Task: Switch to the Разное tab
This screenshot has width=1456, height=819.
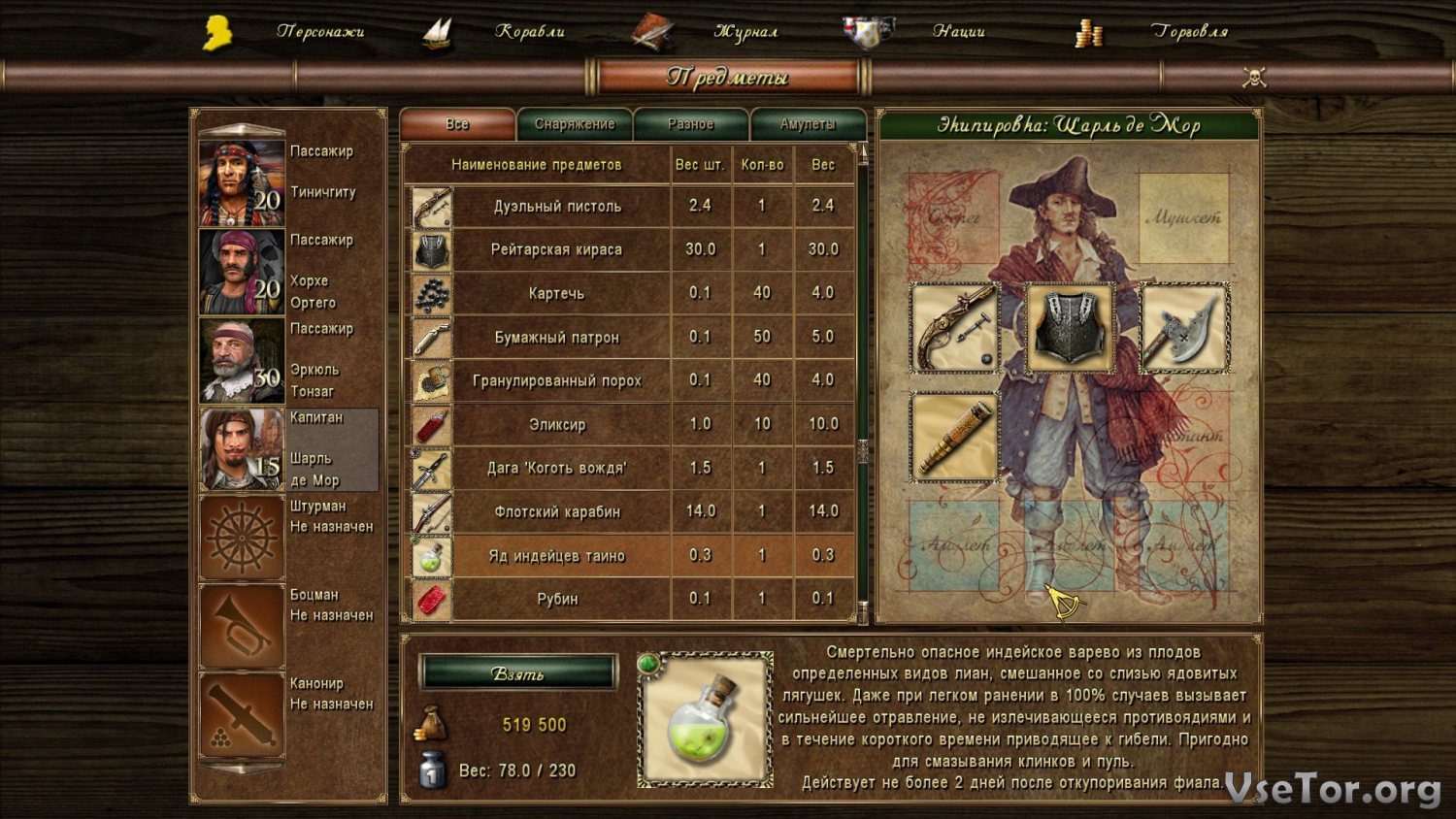Action: pos(690,124)
